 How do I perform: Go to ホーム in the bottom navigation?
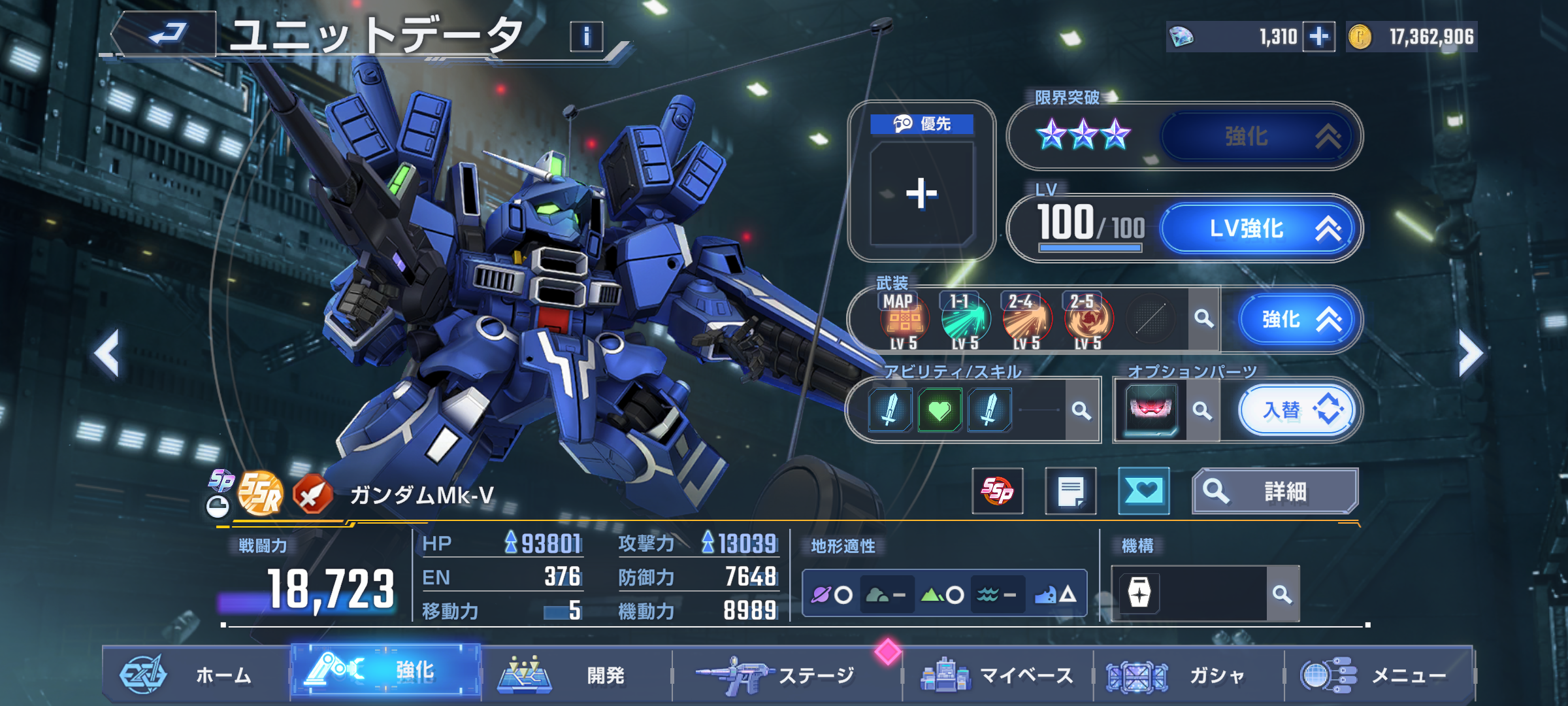(x=195, y=675)
